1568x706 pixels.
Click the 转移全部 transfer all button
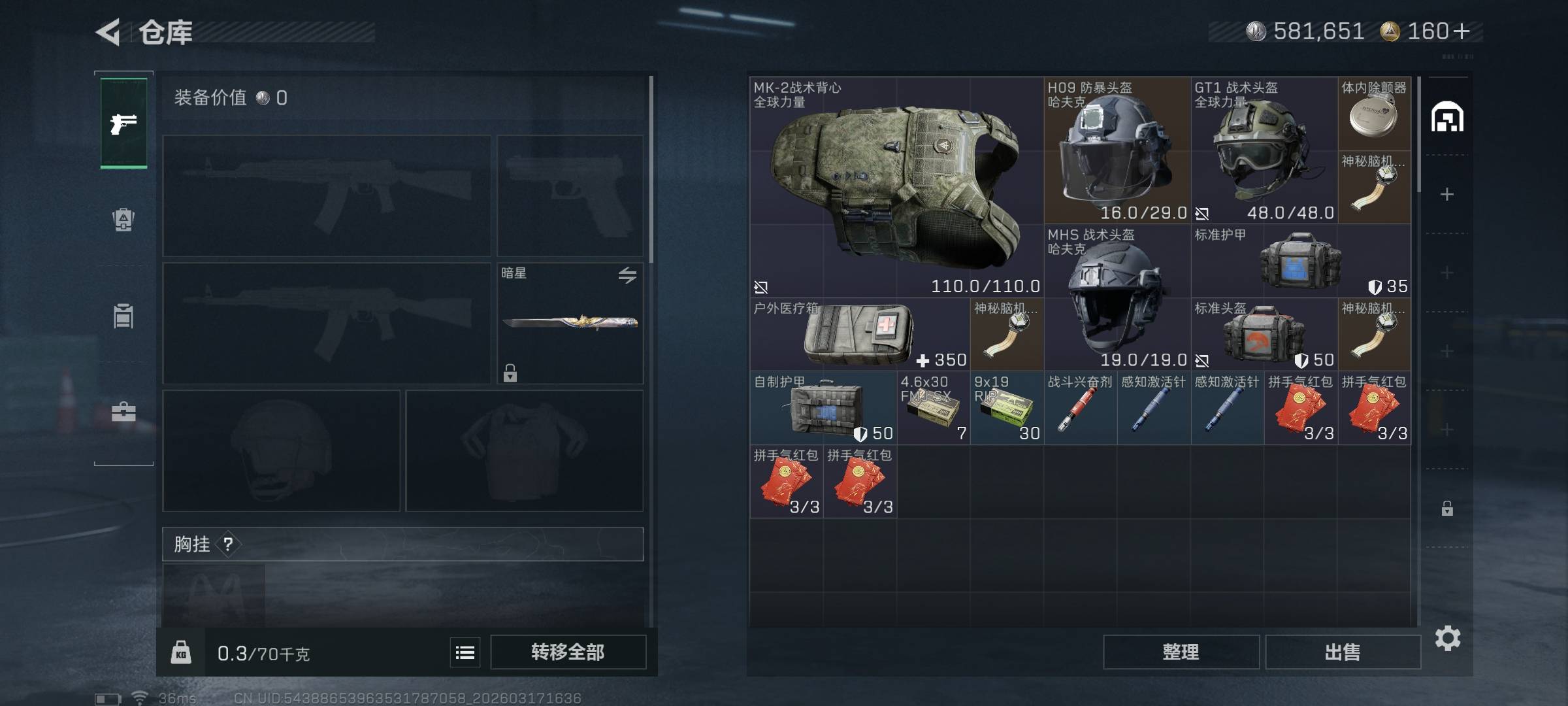(x=568, y=652)
